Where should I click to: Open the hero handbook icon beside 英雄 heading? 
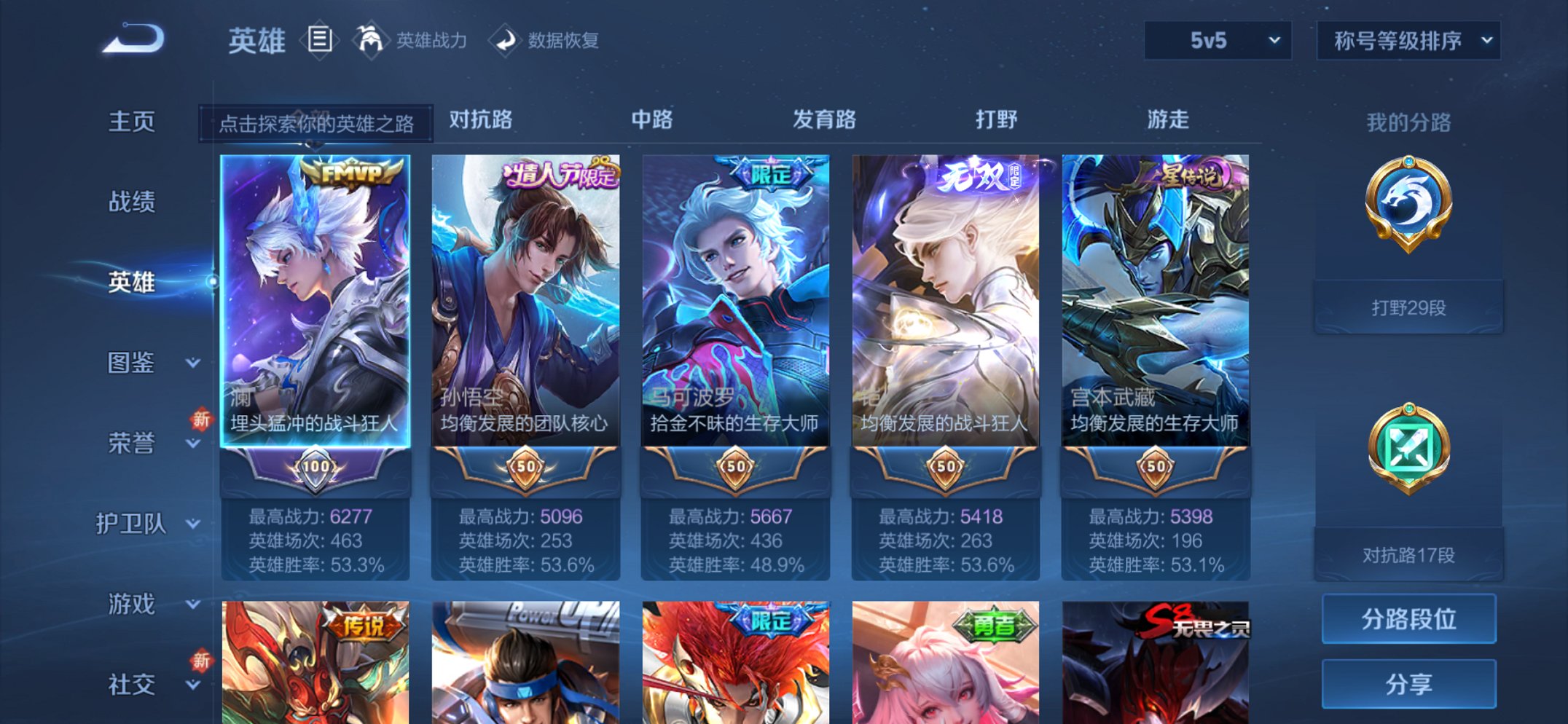321,40
